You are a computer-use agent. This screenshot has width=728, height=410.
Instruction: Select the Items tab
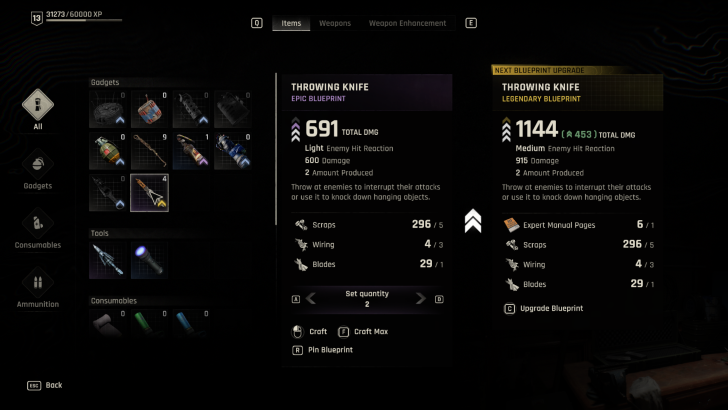click(291, 23)
